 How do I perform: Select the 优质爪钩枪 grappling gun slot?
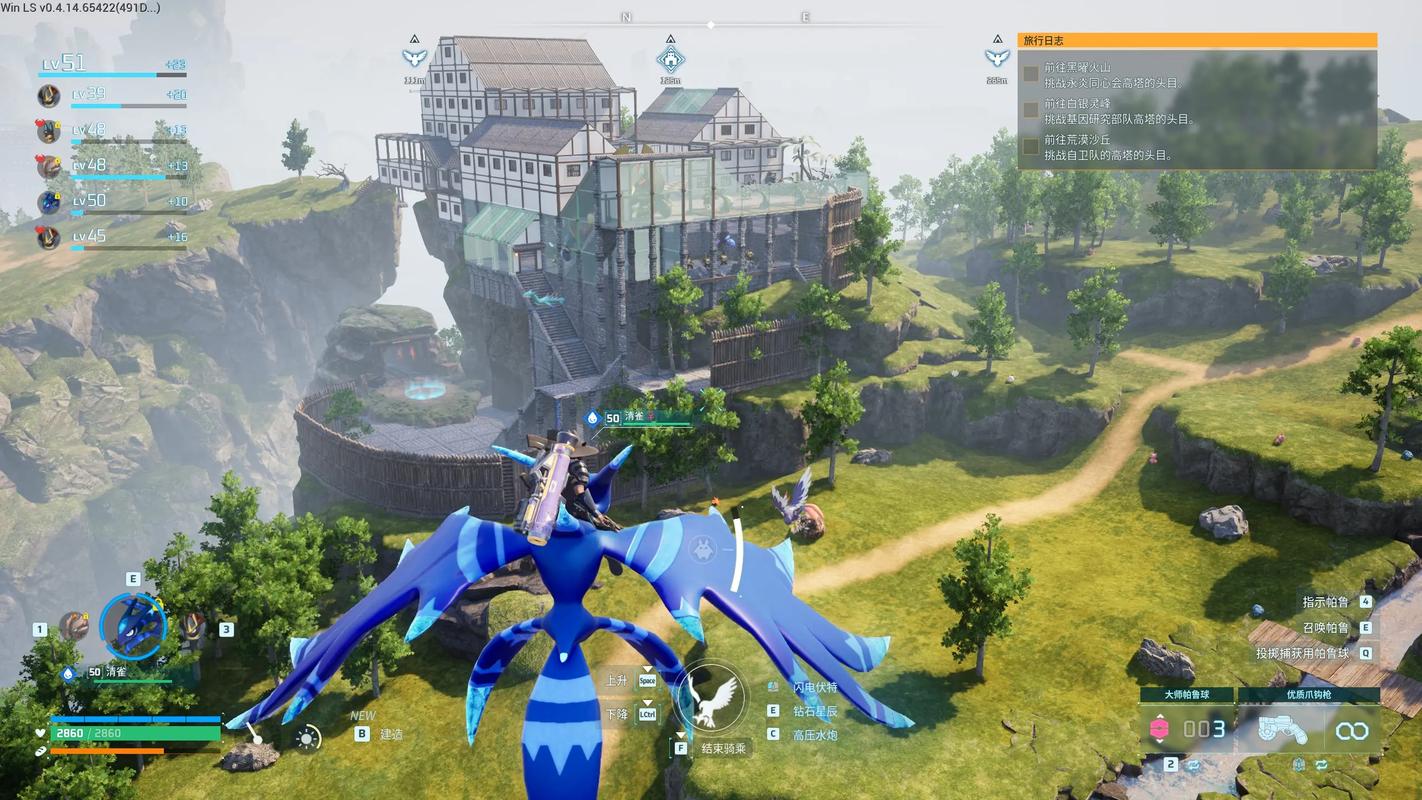[1309, 728]
